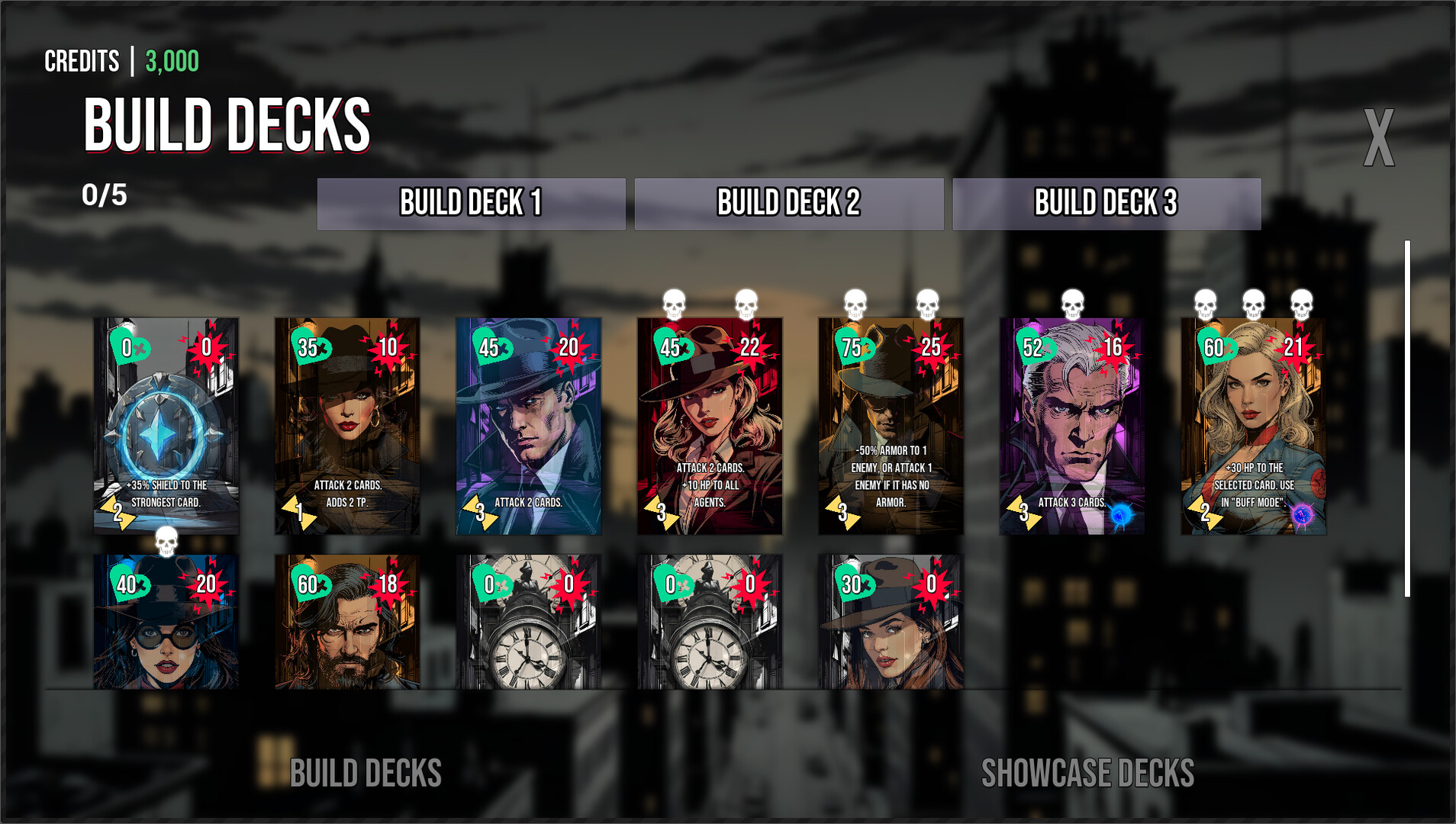This screenshot has width=1456, height=824.
Task: Choose Build Deck 3
Action: tap(1106, 204)
